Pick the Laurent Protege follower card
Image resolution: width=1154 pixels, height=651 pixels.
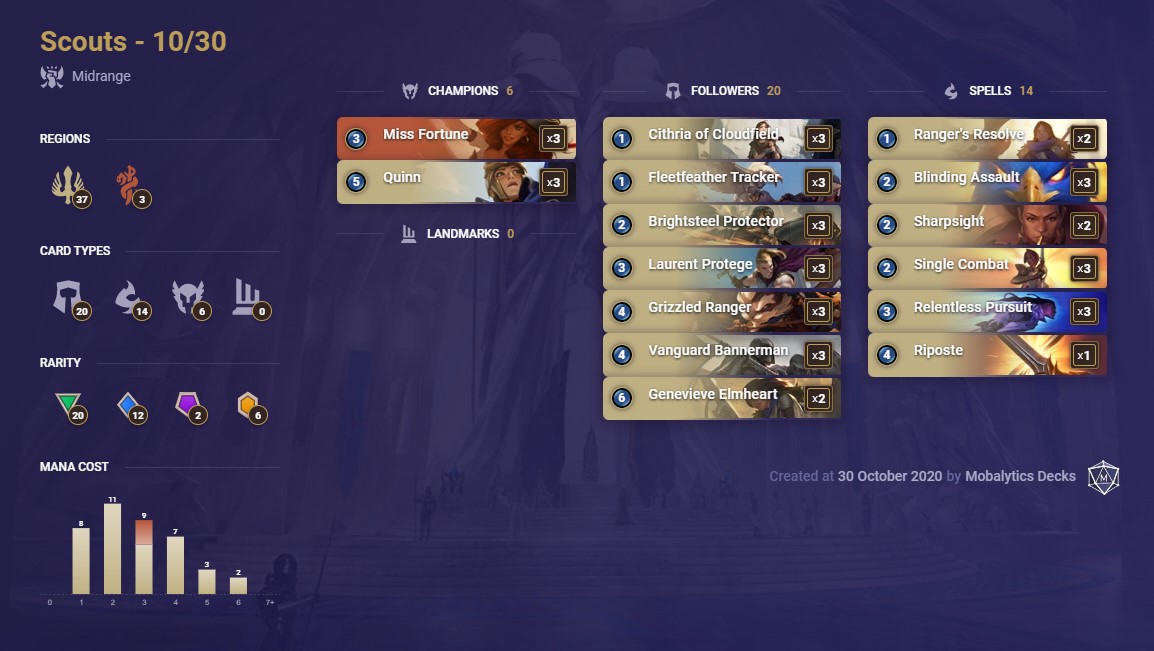tap(721, 268)
